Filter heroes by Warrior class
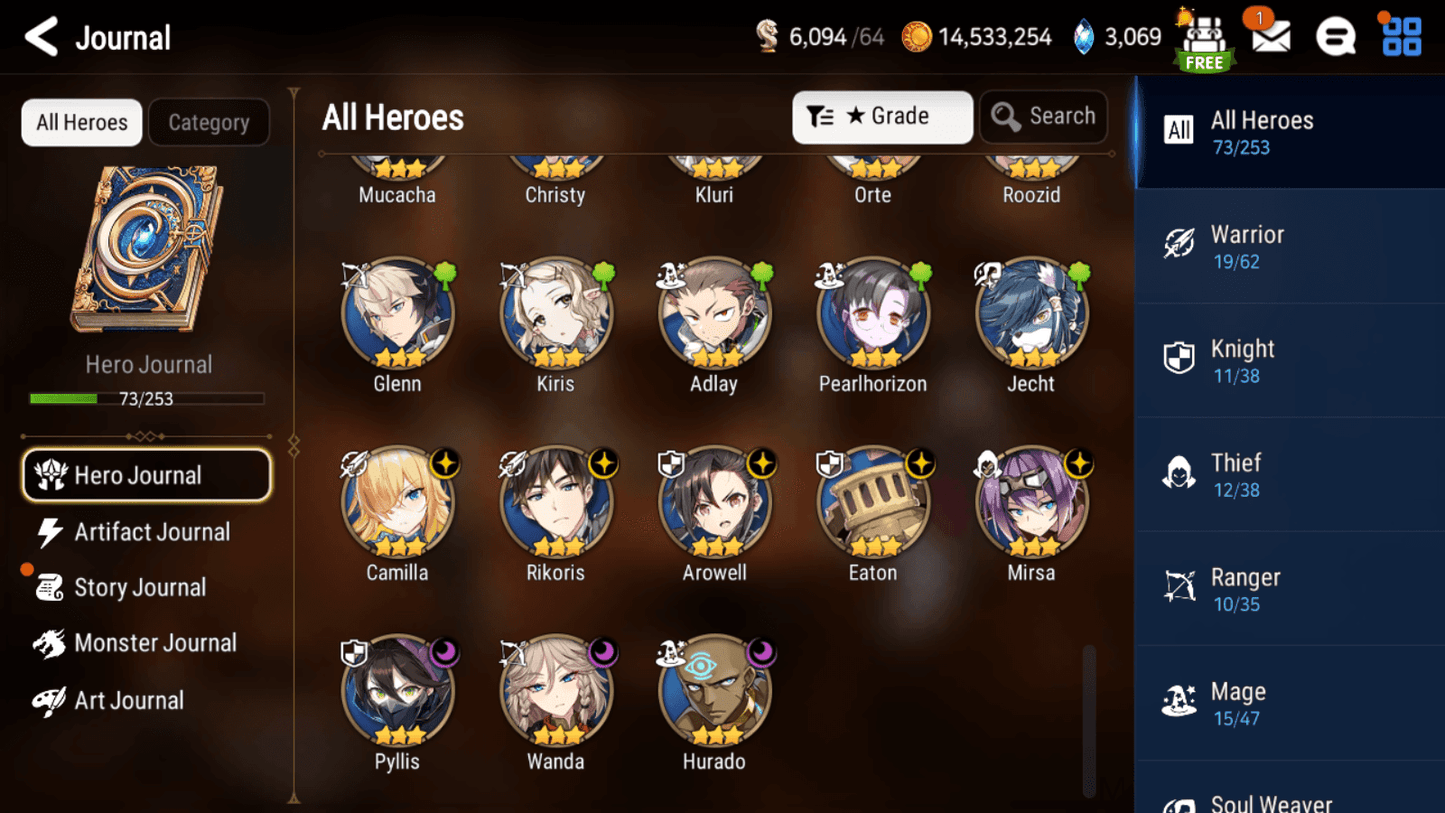1445x813 pixels. (x=1289, y=246)
